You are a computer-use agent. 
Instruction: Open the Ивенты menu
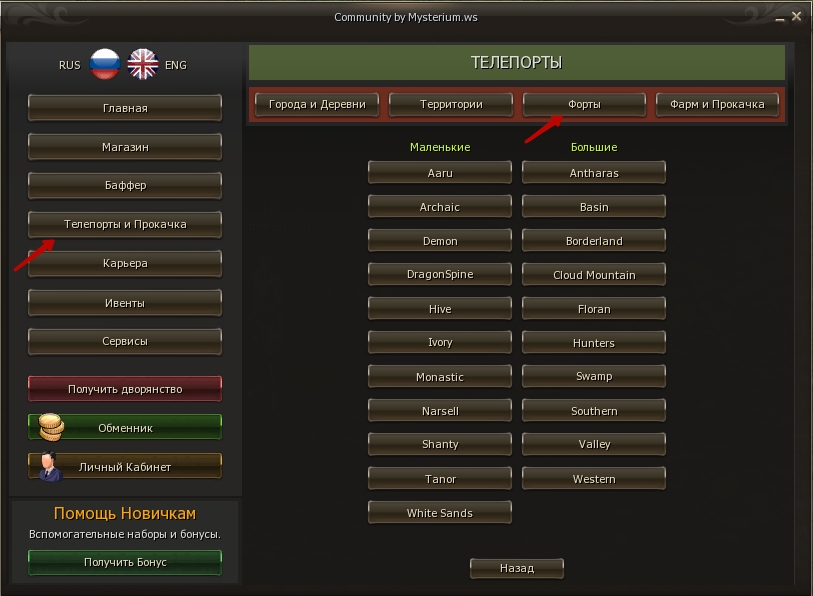125,303
